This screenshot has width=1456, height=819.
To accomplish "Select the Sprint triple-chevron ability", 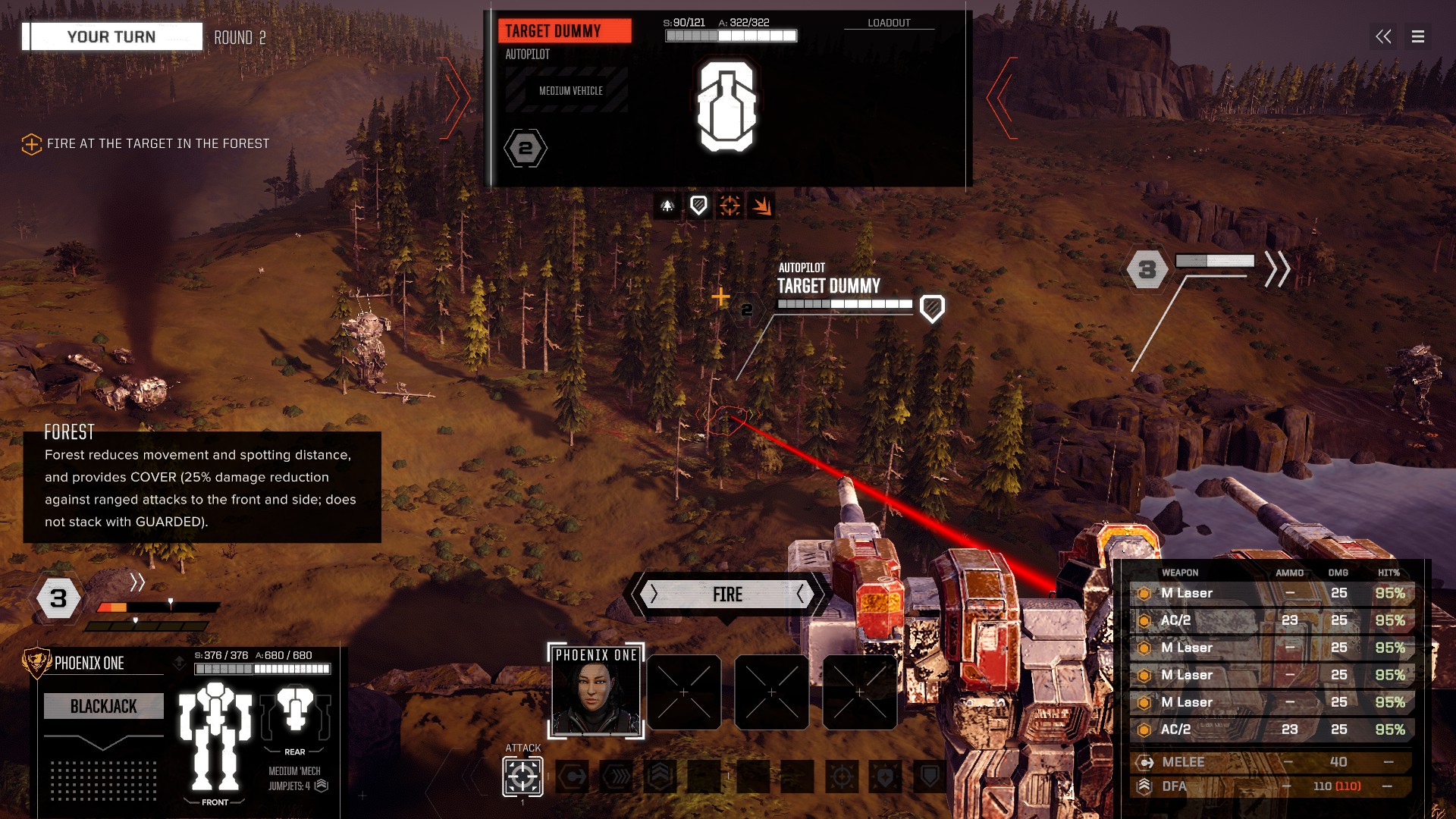I will 617,777.
